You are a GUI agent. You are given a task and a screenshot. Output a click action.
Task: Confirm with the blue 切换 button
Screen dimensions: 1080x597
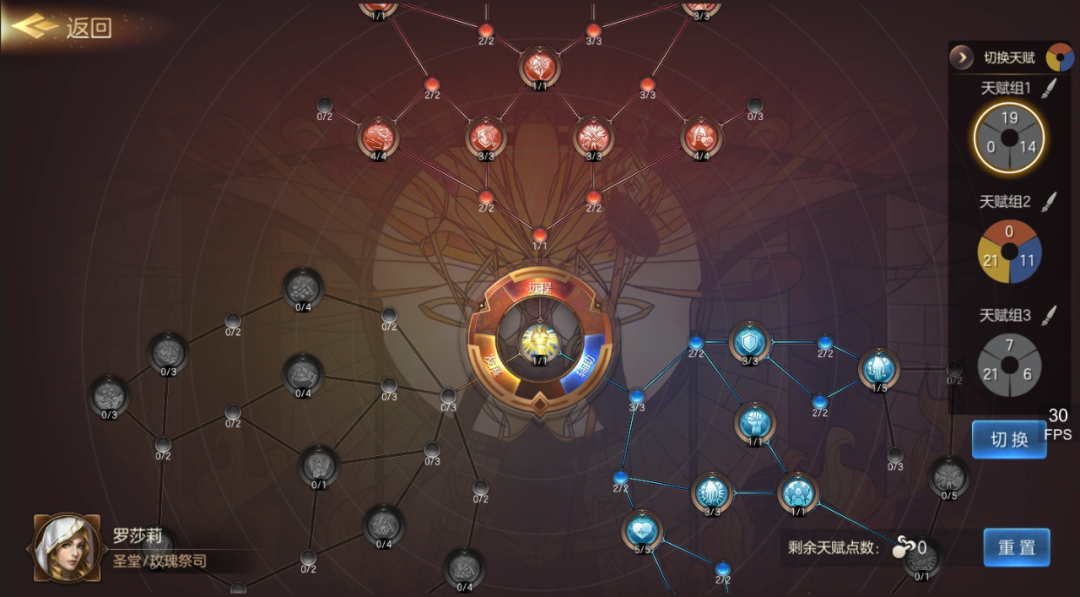[1008, 440]
